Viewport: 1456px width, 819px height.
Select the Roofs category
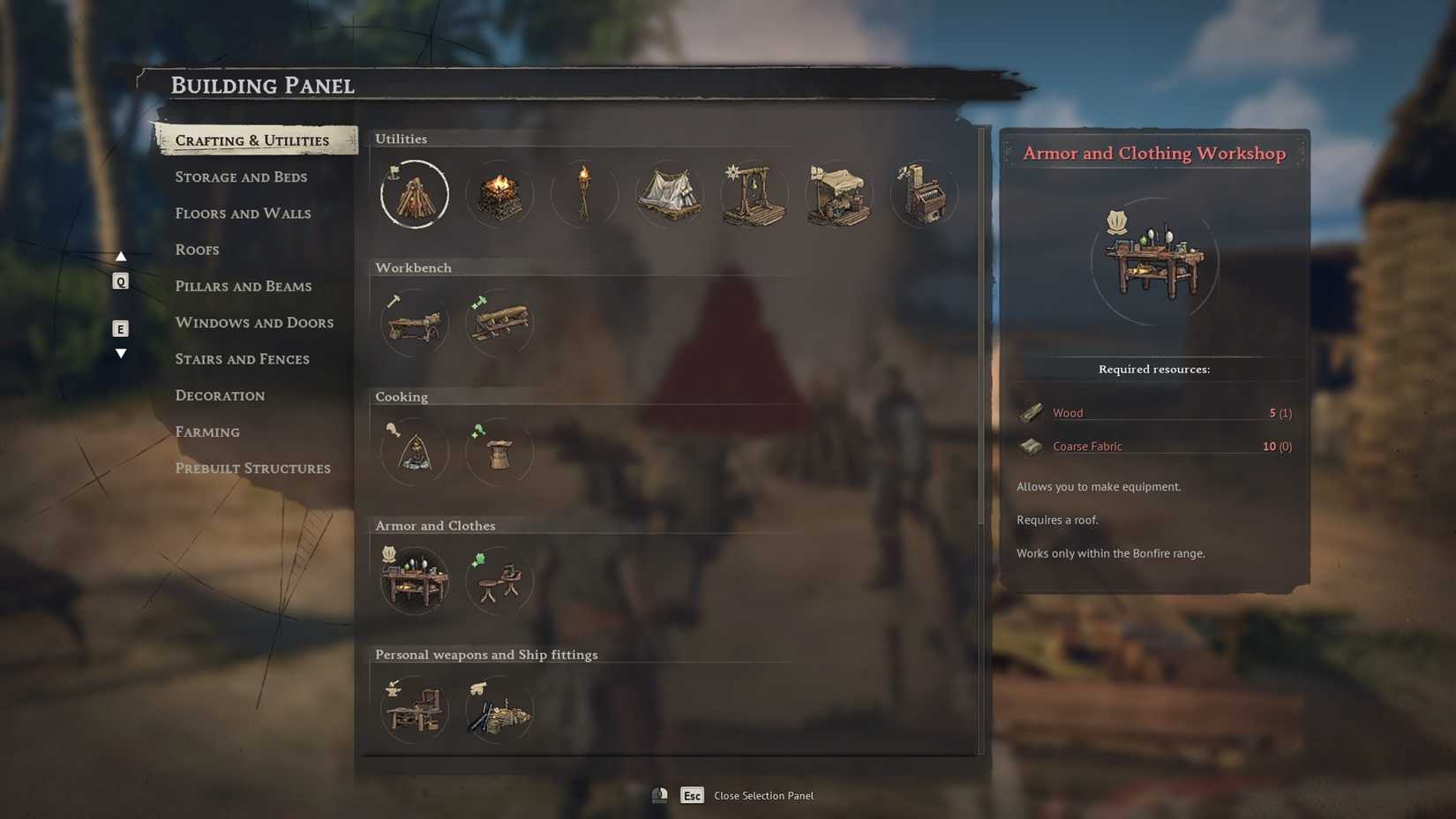tap(197, 250)
